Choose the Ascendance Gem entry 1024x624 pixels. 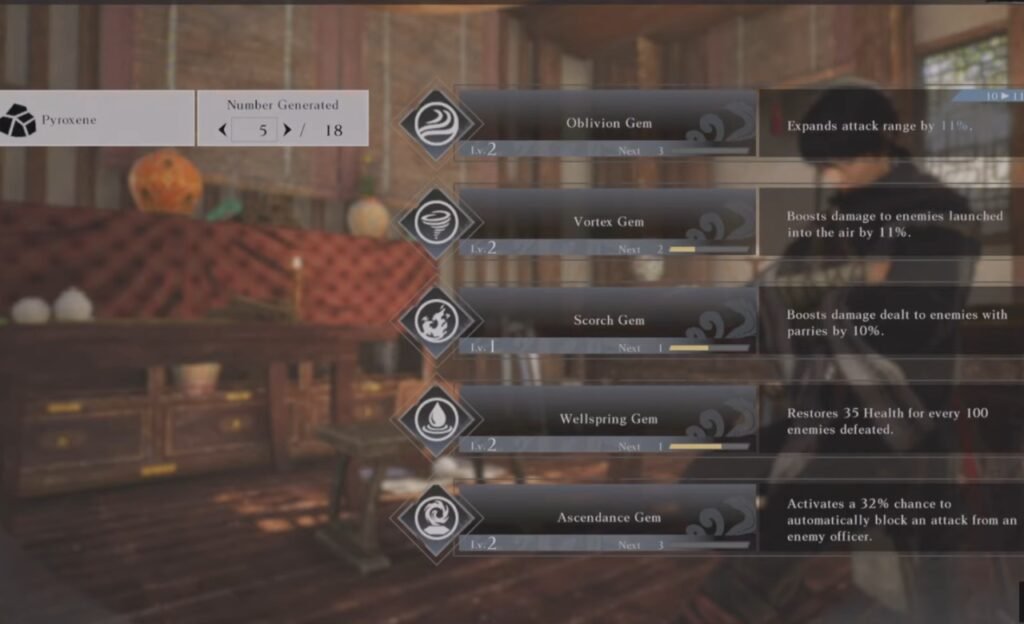607,518
